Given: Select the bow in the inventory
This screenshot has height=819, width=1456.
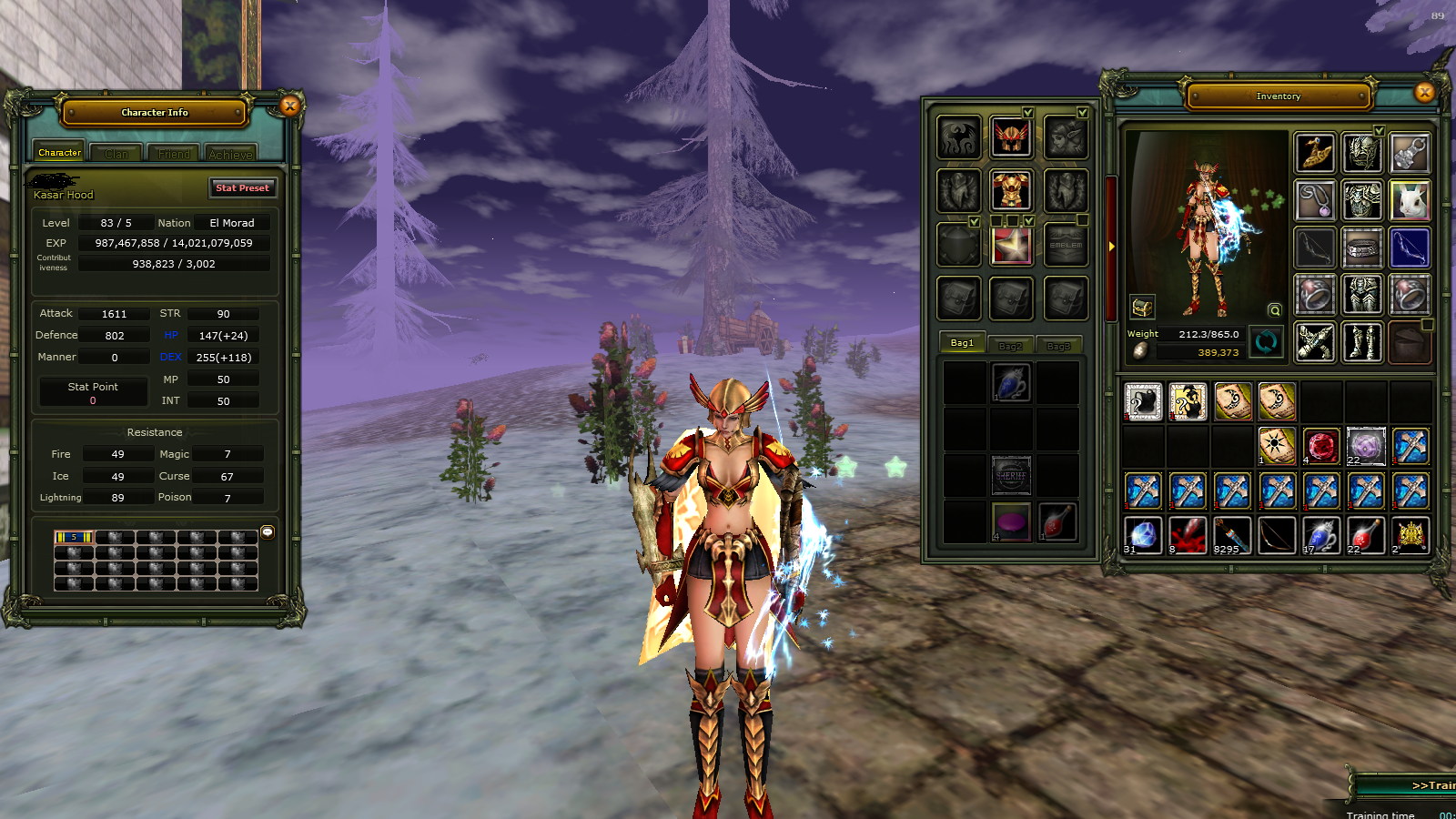Looking at the screenshot, I should click(x=1278, y=535).
